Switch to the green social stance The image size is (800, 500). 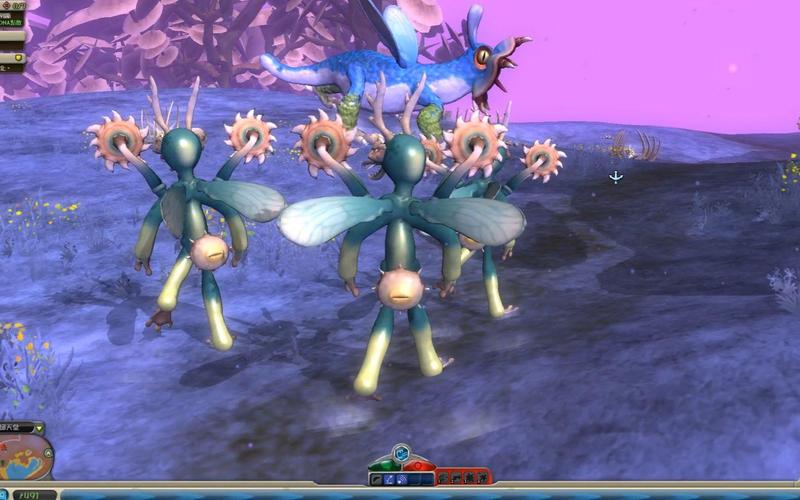(x=384, y=465)
